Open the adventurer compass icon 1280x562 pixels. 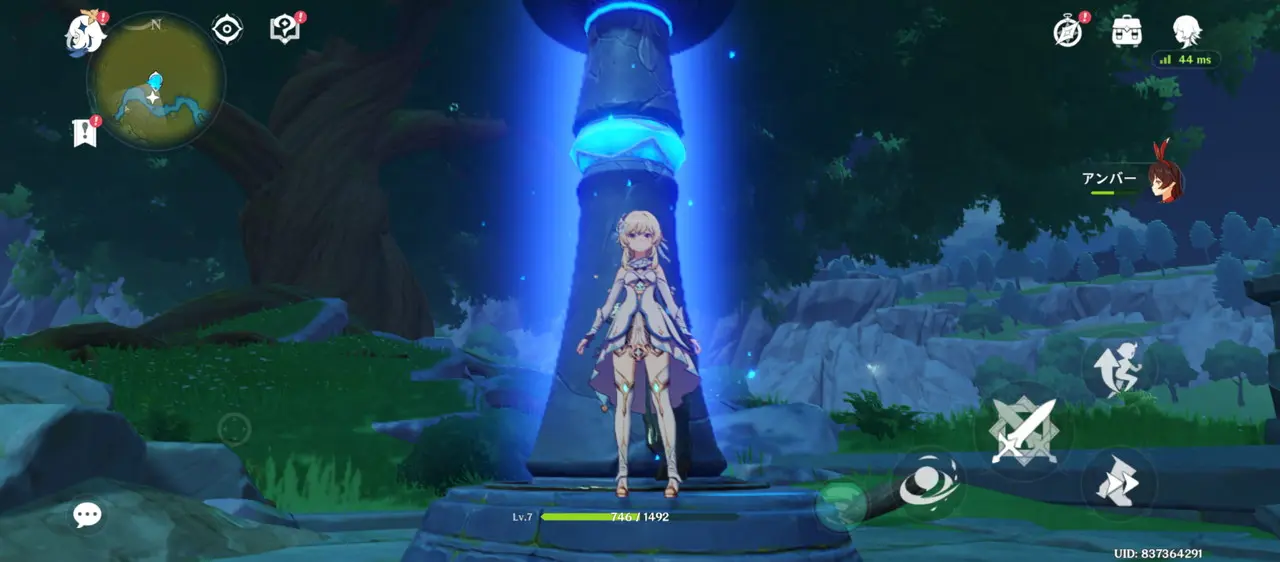[1068, 31]
